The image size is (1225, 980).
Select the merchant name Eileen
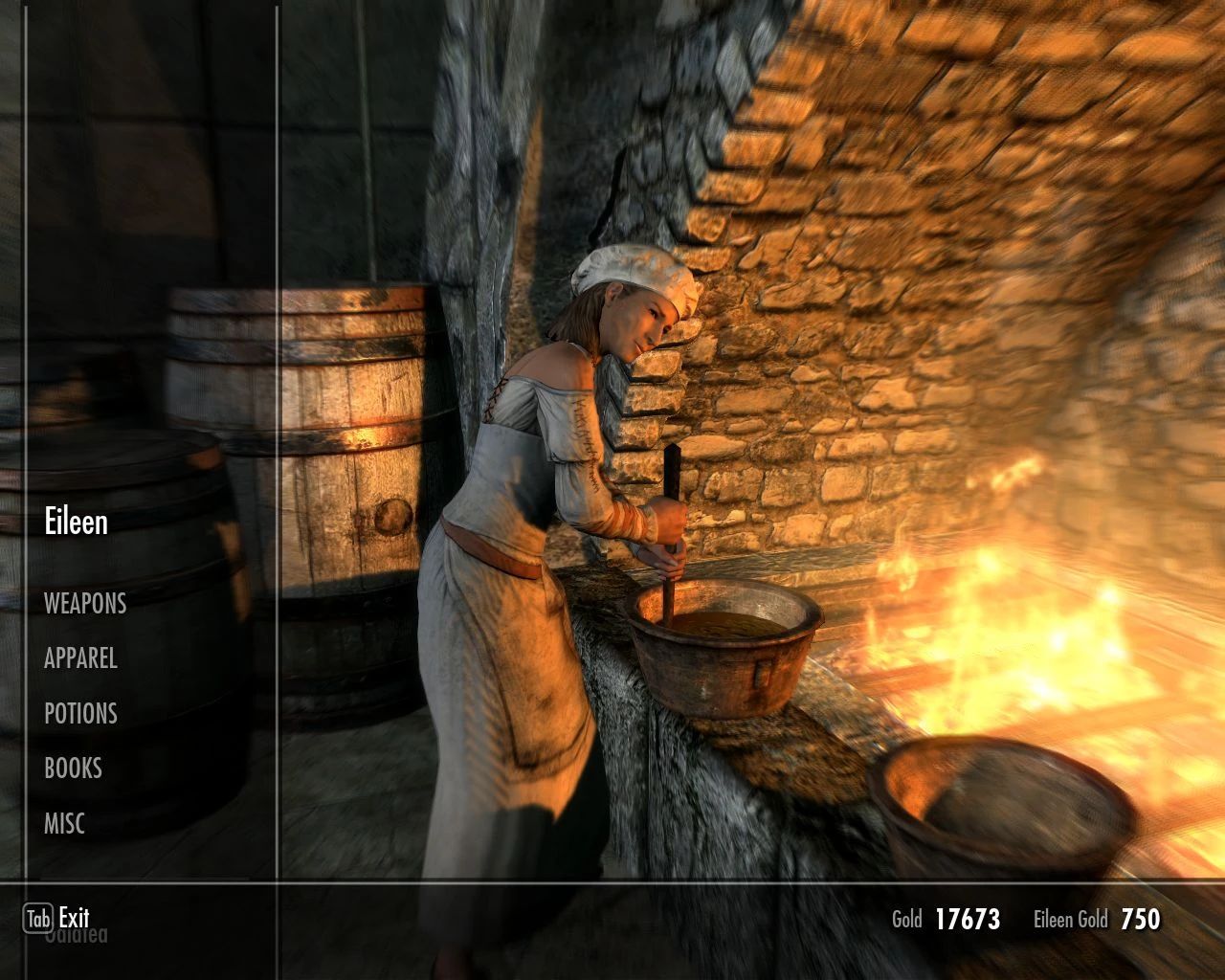77,522
